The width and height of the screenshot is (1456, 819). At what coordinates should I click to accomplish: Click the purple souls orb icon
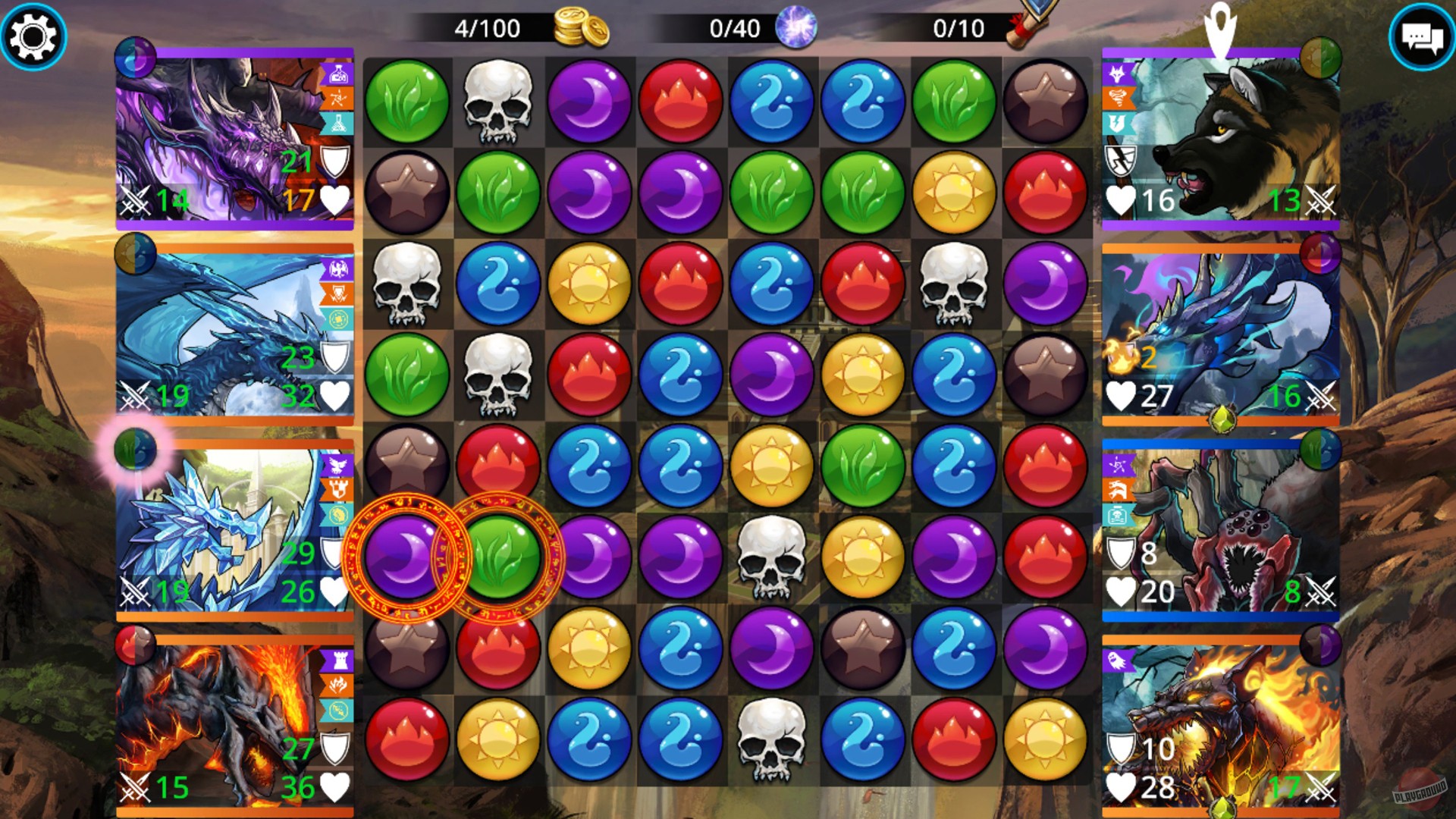click(x=795, y=28)
